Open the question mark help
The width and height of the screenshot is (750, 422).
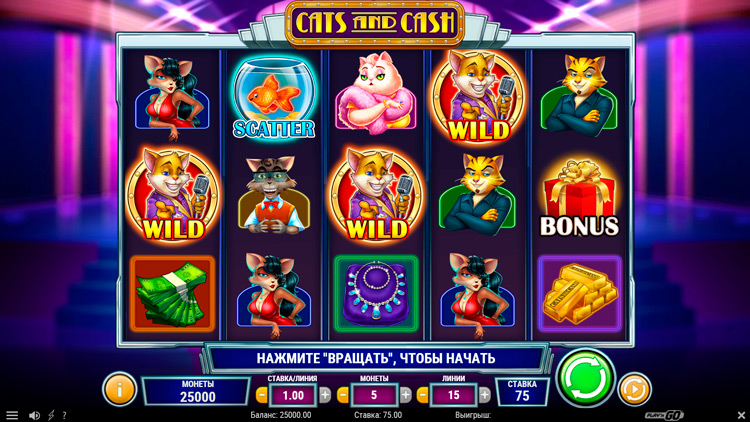tap(65, 415)
